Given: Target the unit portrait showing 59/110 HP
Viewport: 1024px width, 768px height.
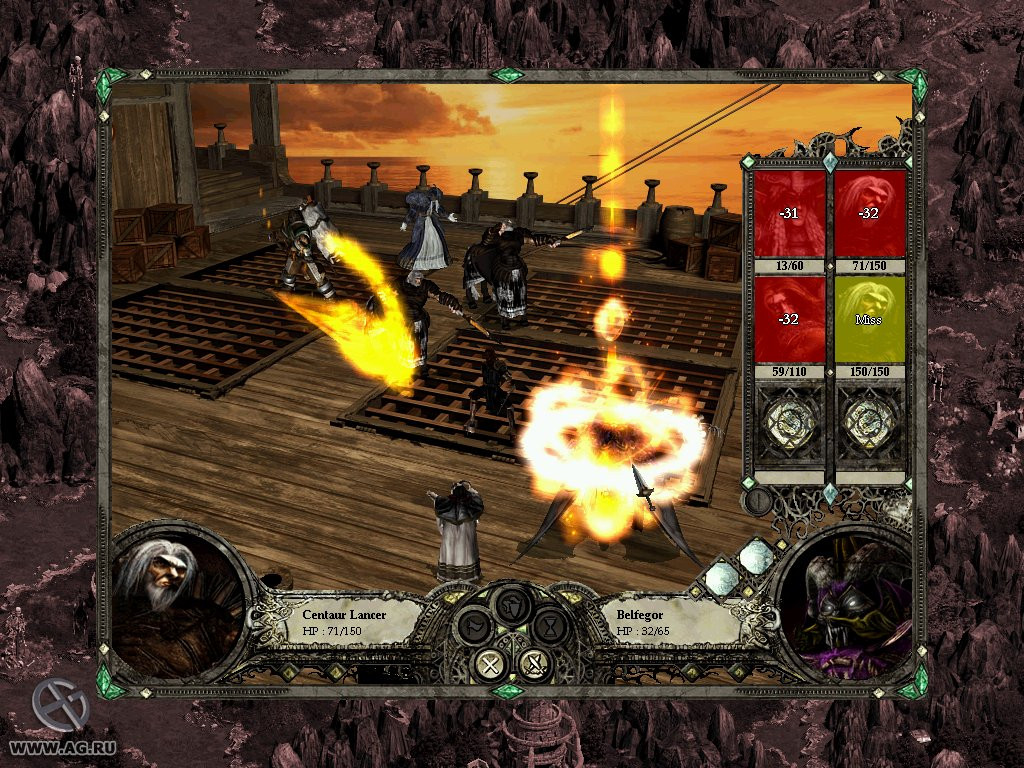Looking at the screenshot, I should coord(790,320).
